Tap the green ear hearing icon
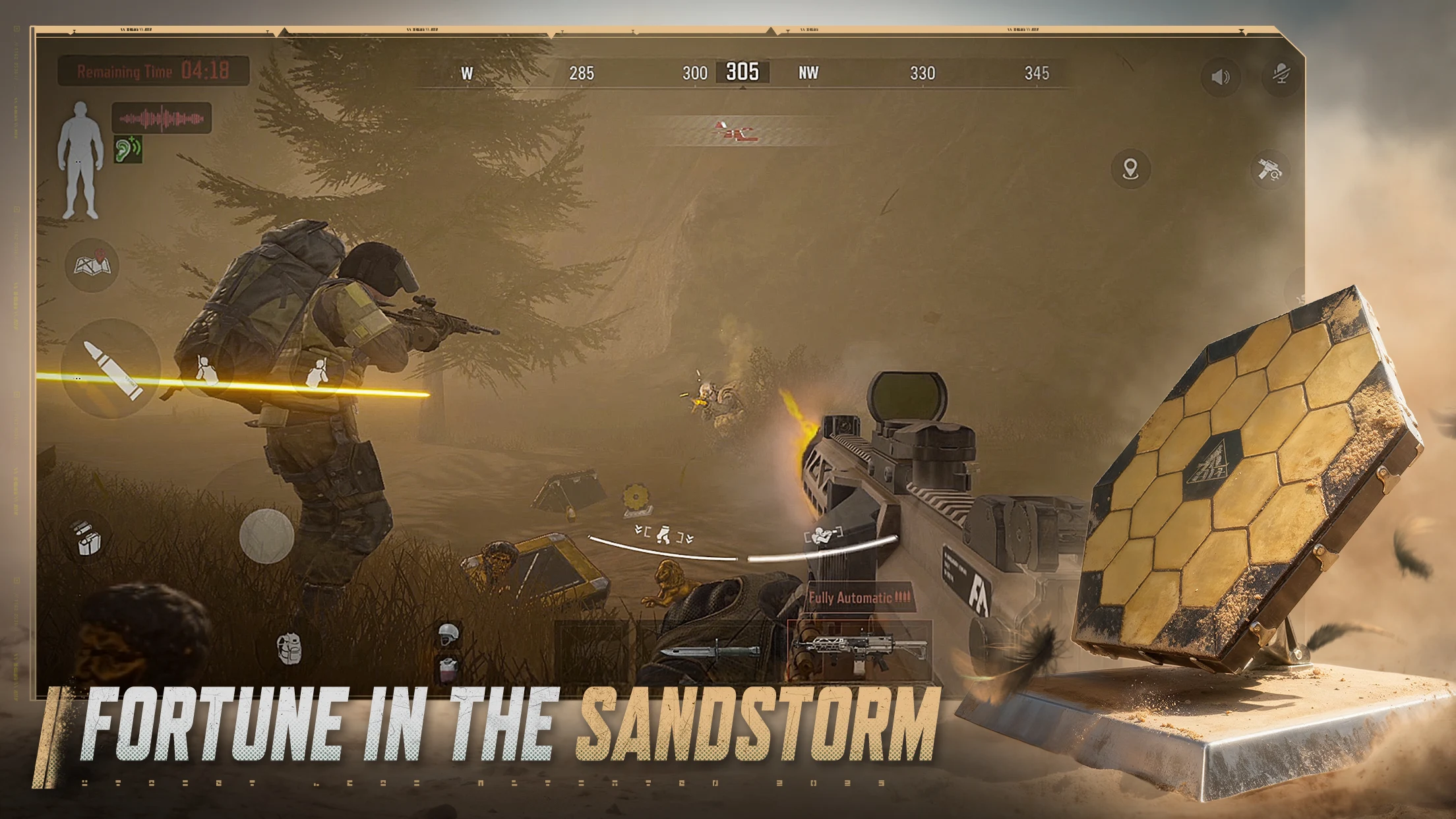Viewport: 1456px width, 819px height. point(128,150)
